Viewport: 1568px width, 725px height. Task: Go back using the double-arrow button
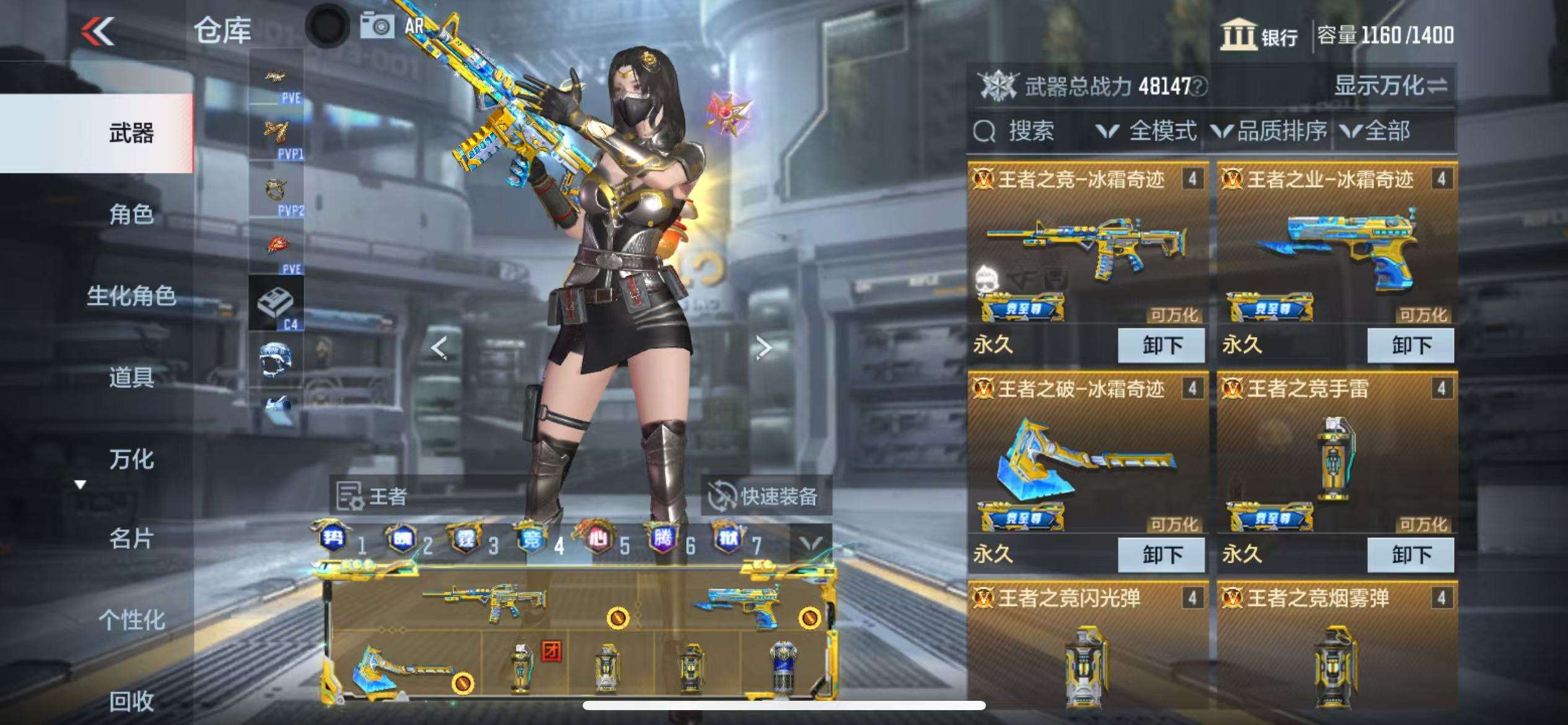pos(98,31)
